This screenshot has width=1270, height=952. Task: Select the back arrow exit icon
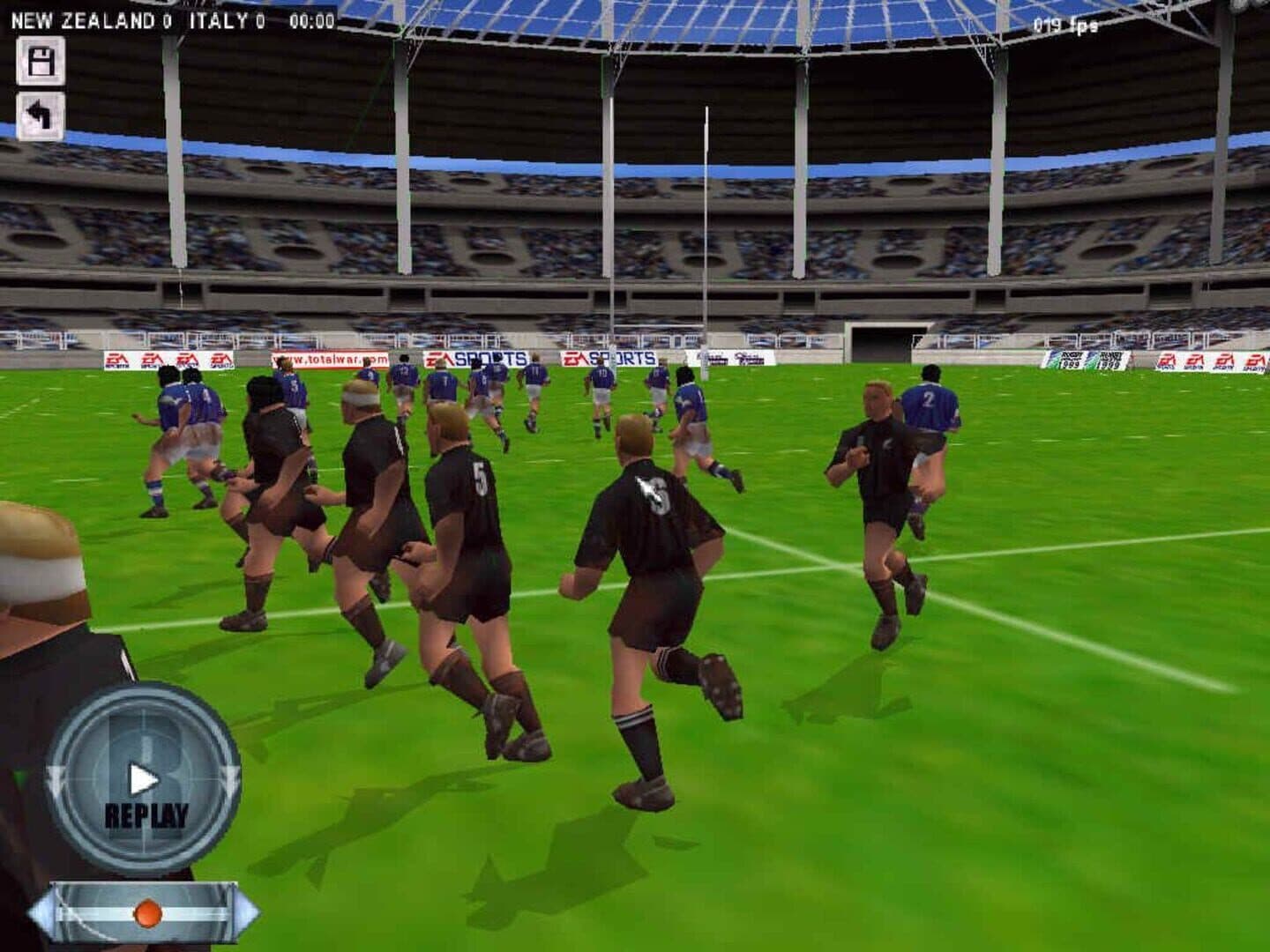point(40,115)
